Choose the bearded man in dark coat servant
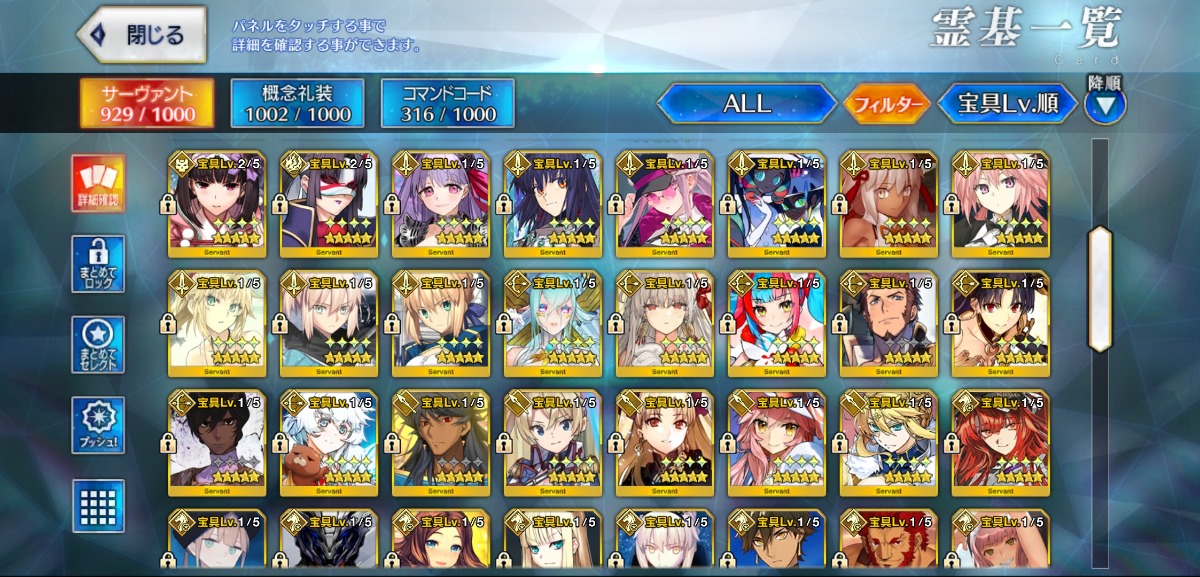Screen dimensions: 1200x577 889,321
